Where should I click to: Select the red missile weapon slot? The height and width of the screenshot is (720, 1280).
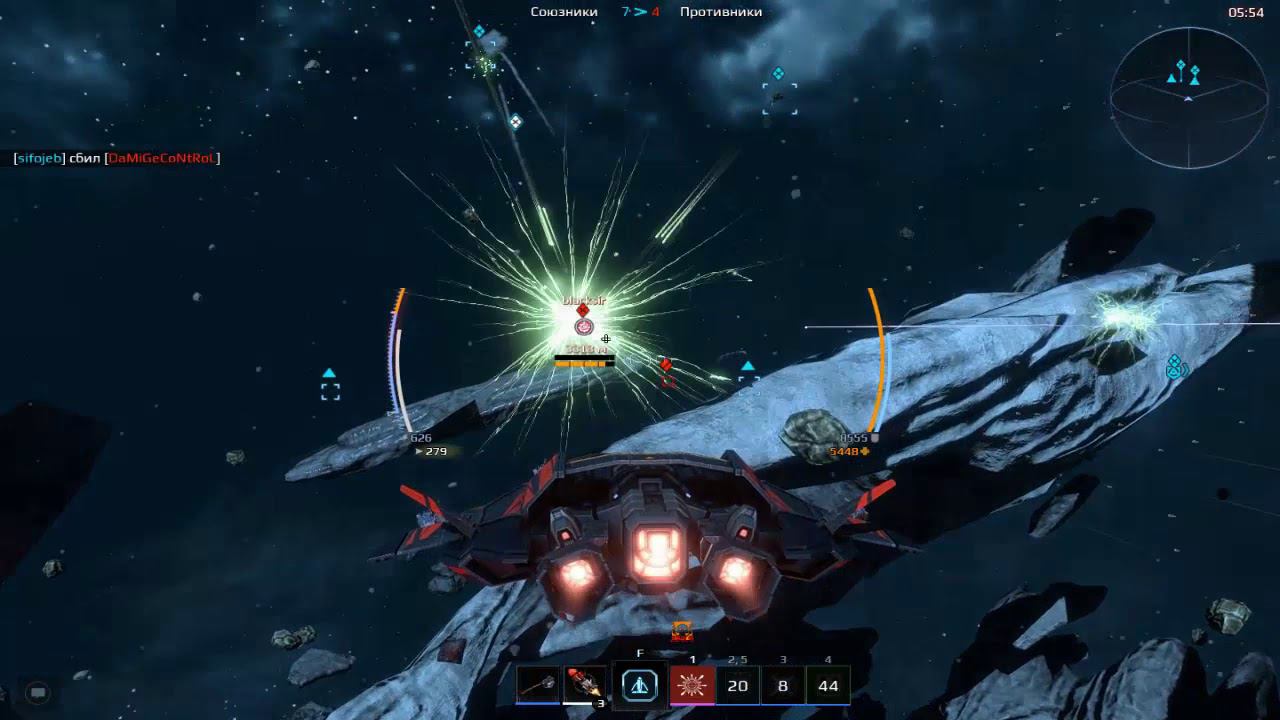pyautogui.click(x=585, y=685)
